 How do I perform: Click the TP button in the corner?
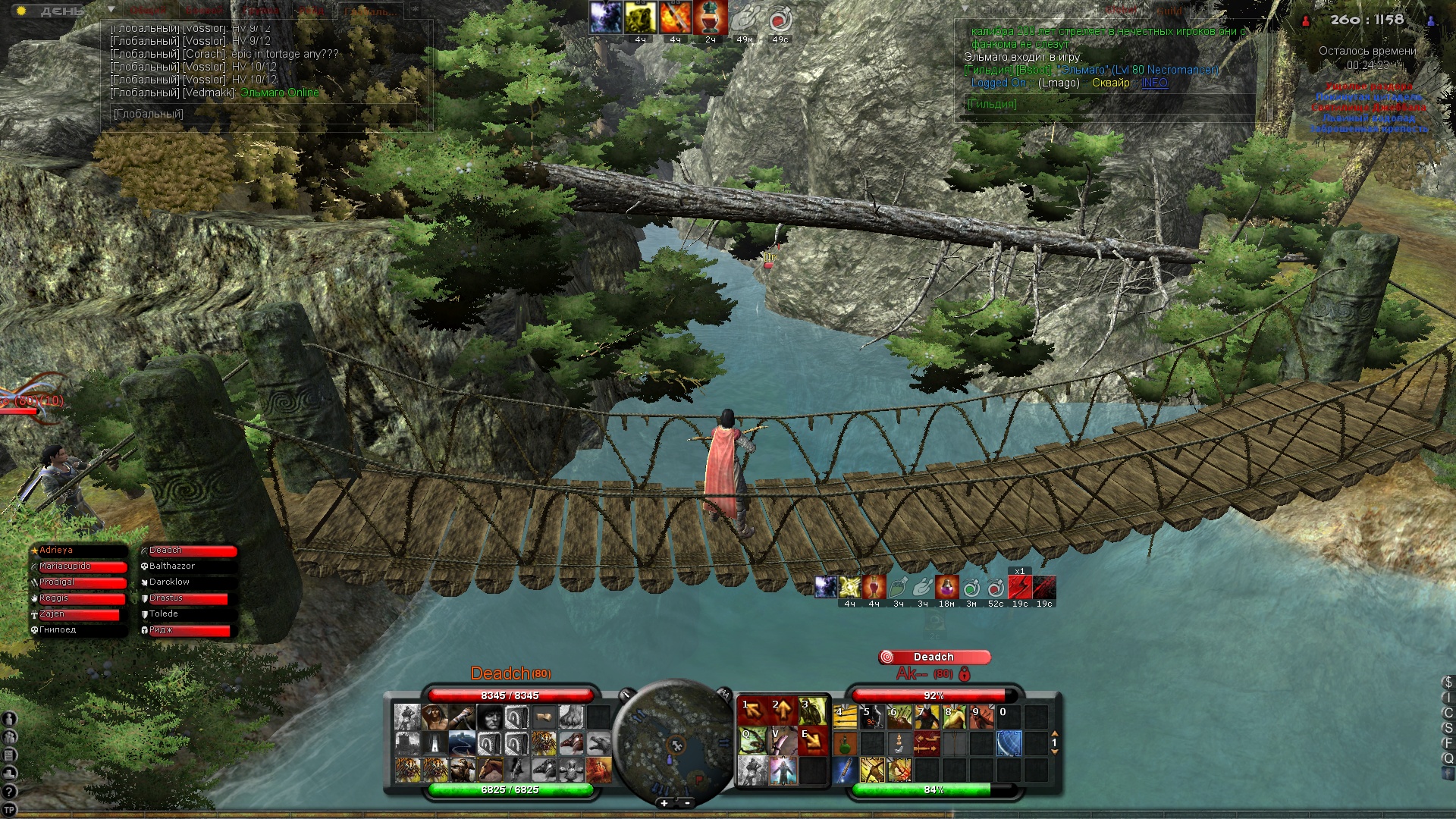click(9, 810)
